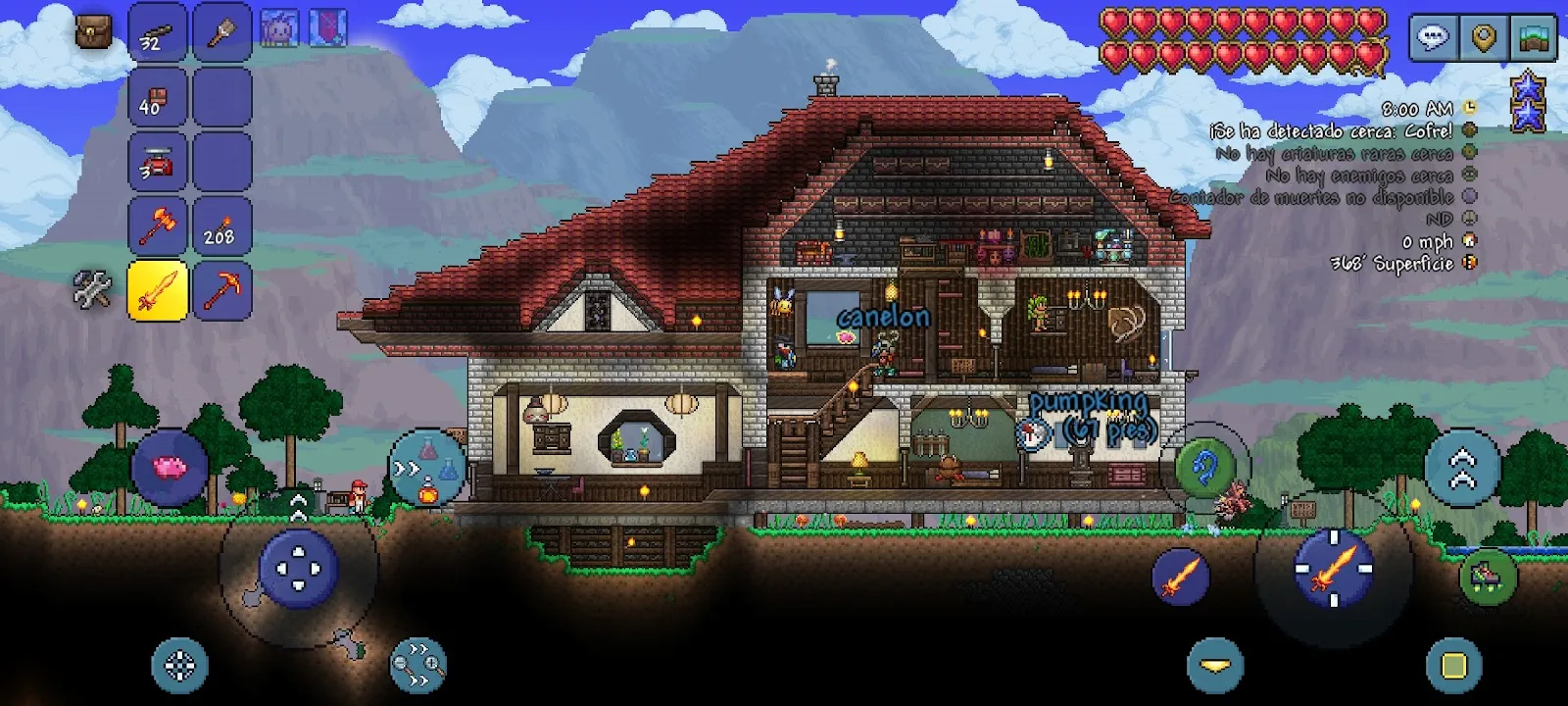1568x706 pixels.
Task: Select the paintbrush hotbar slot
Action: tap(221, 34)
